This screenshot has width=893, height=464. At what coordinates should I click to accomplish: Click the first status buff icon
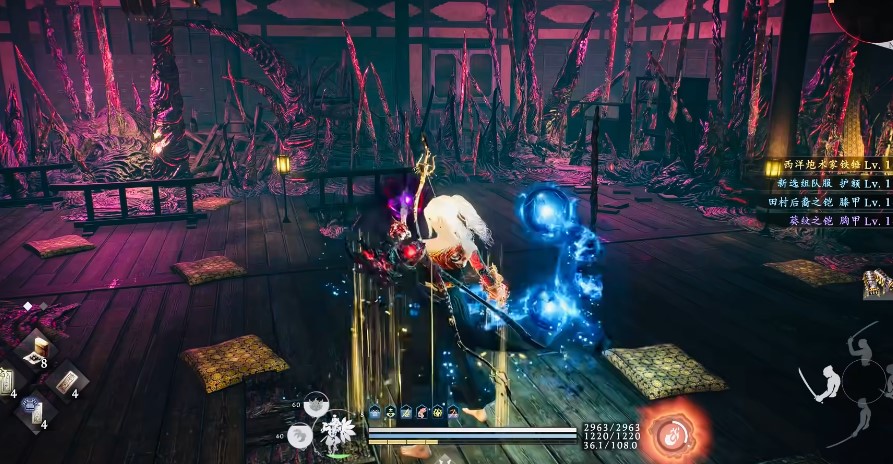[x=374, y=412]
